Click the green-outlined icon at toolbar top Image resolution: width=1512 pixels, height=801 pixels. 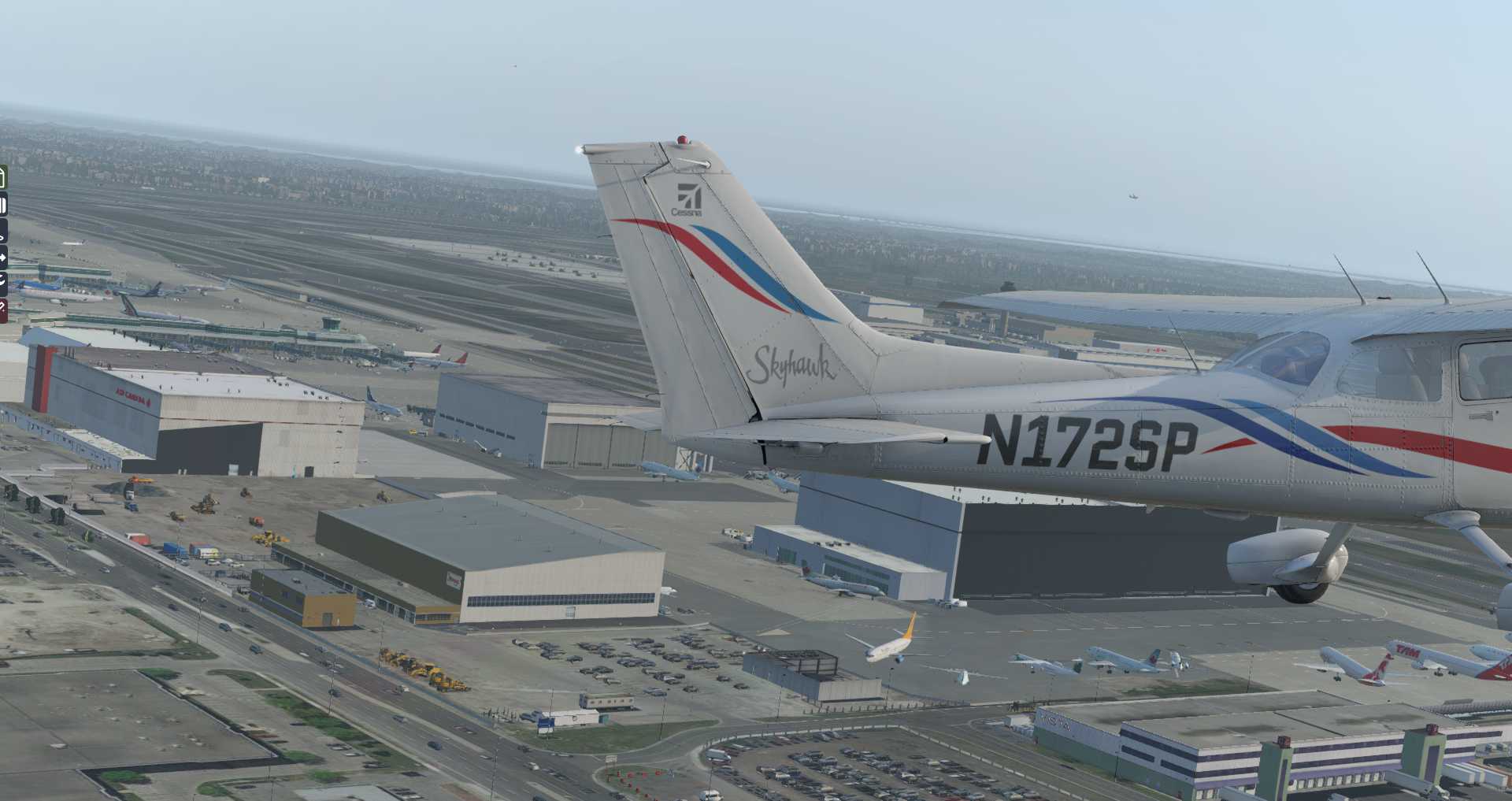point(2,177)
